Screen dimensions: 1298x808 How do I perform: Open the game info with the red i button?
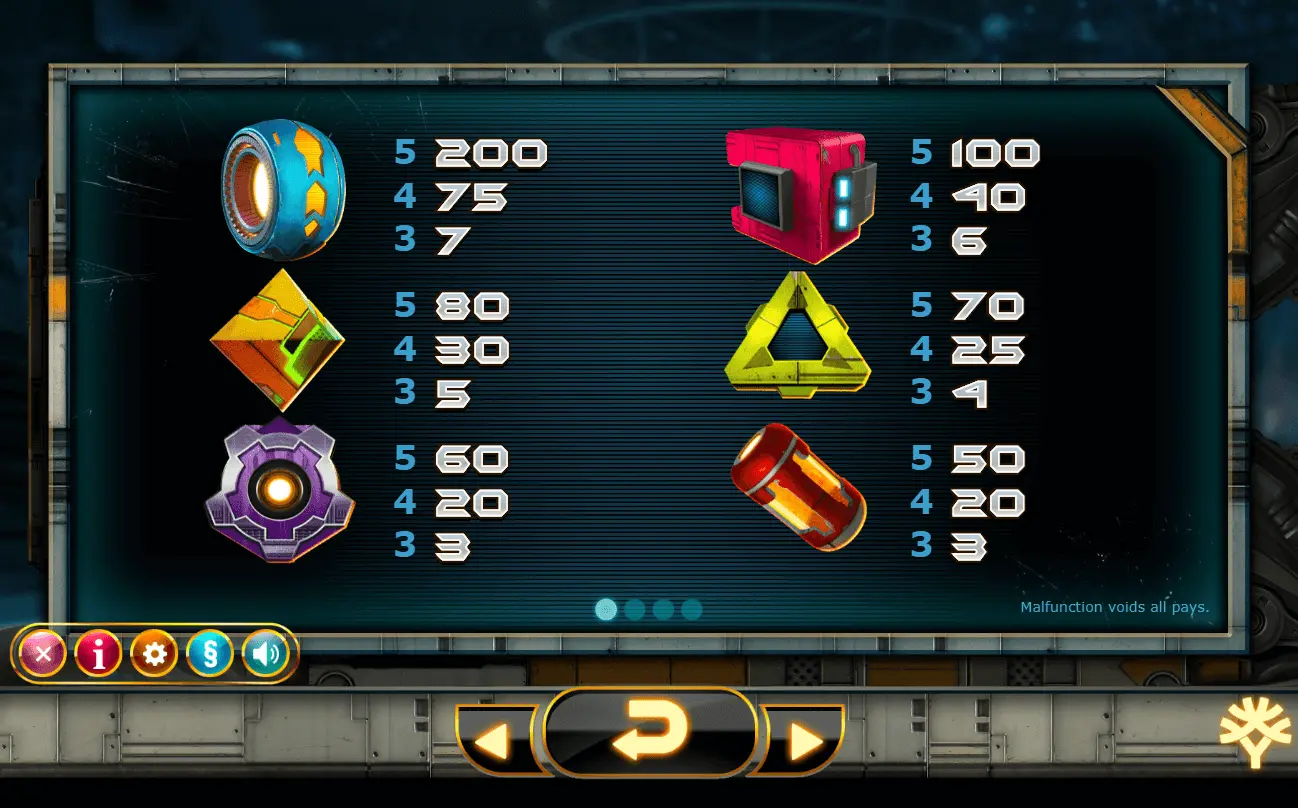click(x=98, y=655)
